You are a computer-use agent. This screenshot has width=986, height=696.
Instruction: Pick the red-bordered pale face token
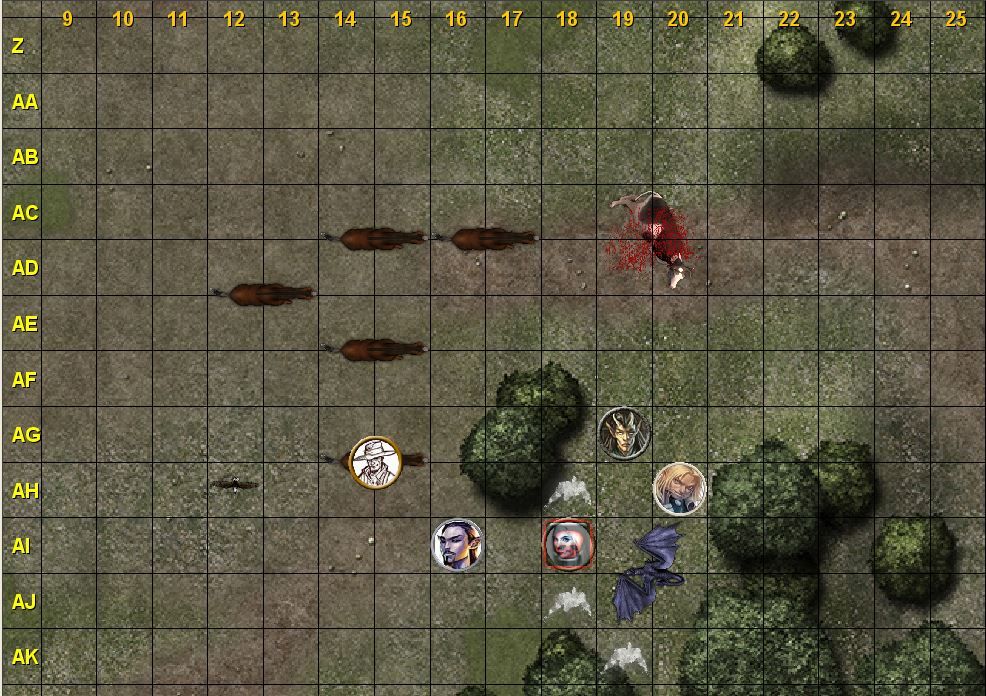click(x=567, y=545)
